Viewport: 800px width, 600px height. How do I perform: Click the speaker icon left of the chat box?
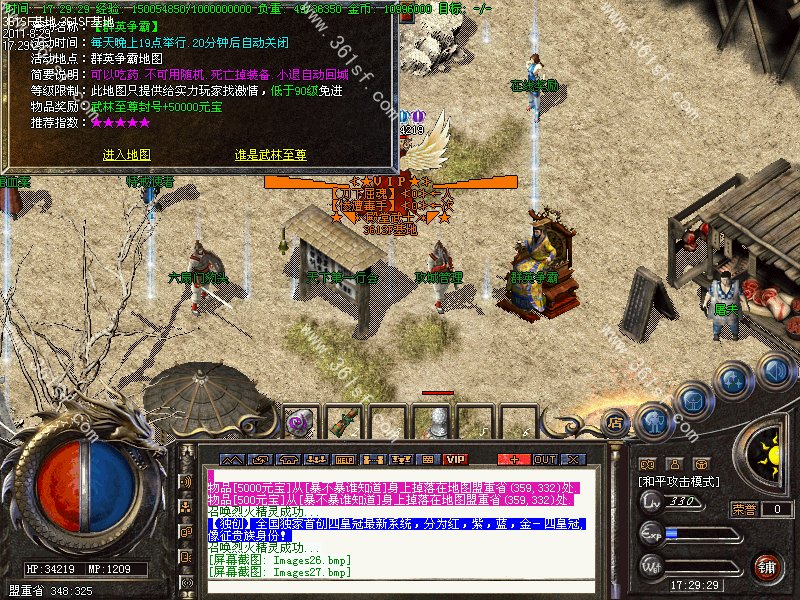point(186,481)
